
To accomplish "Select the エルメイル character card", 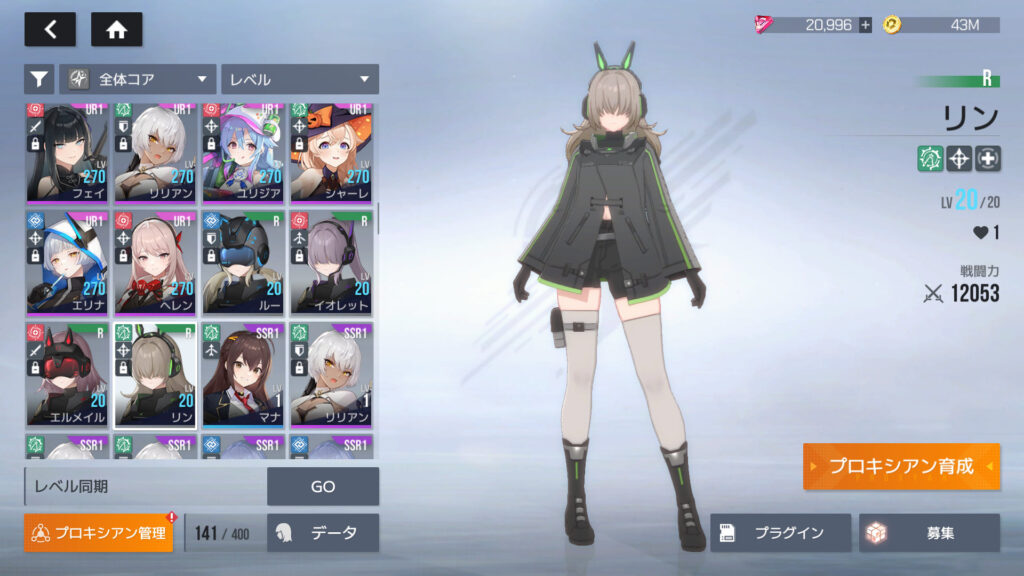I will [x=67, y=374].
